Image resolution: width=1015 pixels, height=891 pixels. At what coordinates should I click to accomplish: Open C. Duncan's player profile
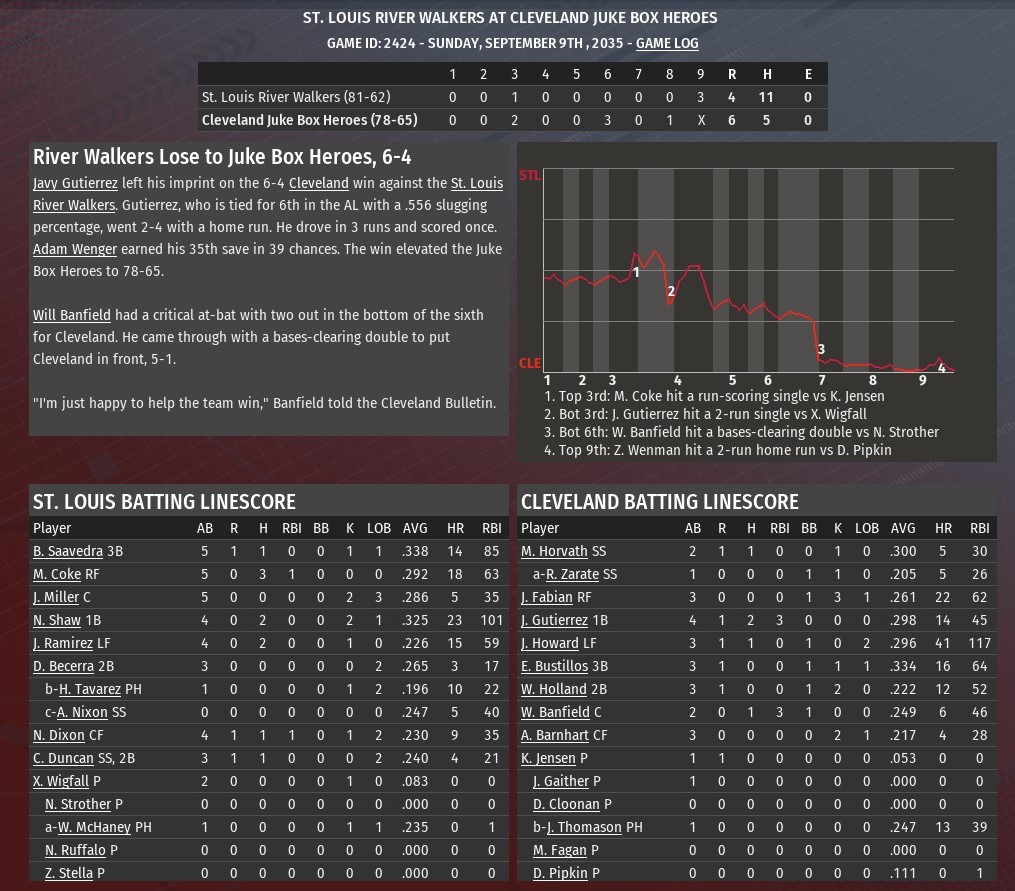coord(63,758)
